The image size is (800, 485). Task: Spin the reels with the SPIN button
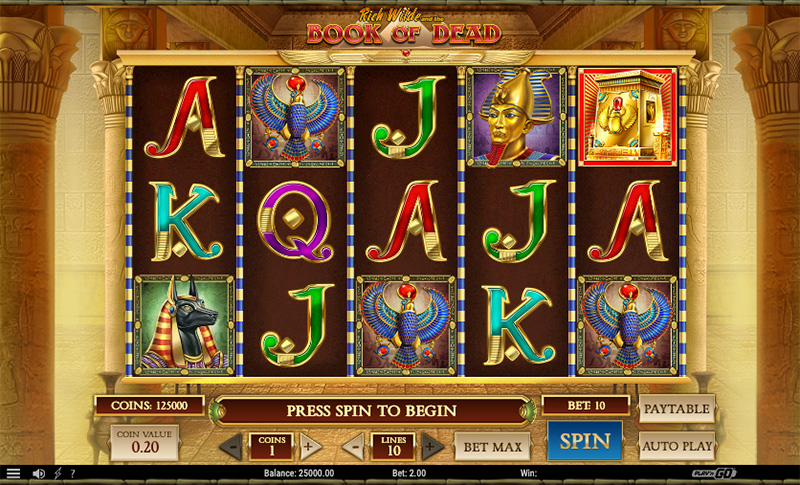pos(584,440)
